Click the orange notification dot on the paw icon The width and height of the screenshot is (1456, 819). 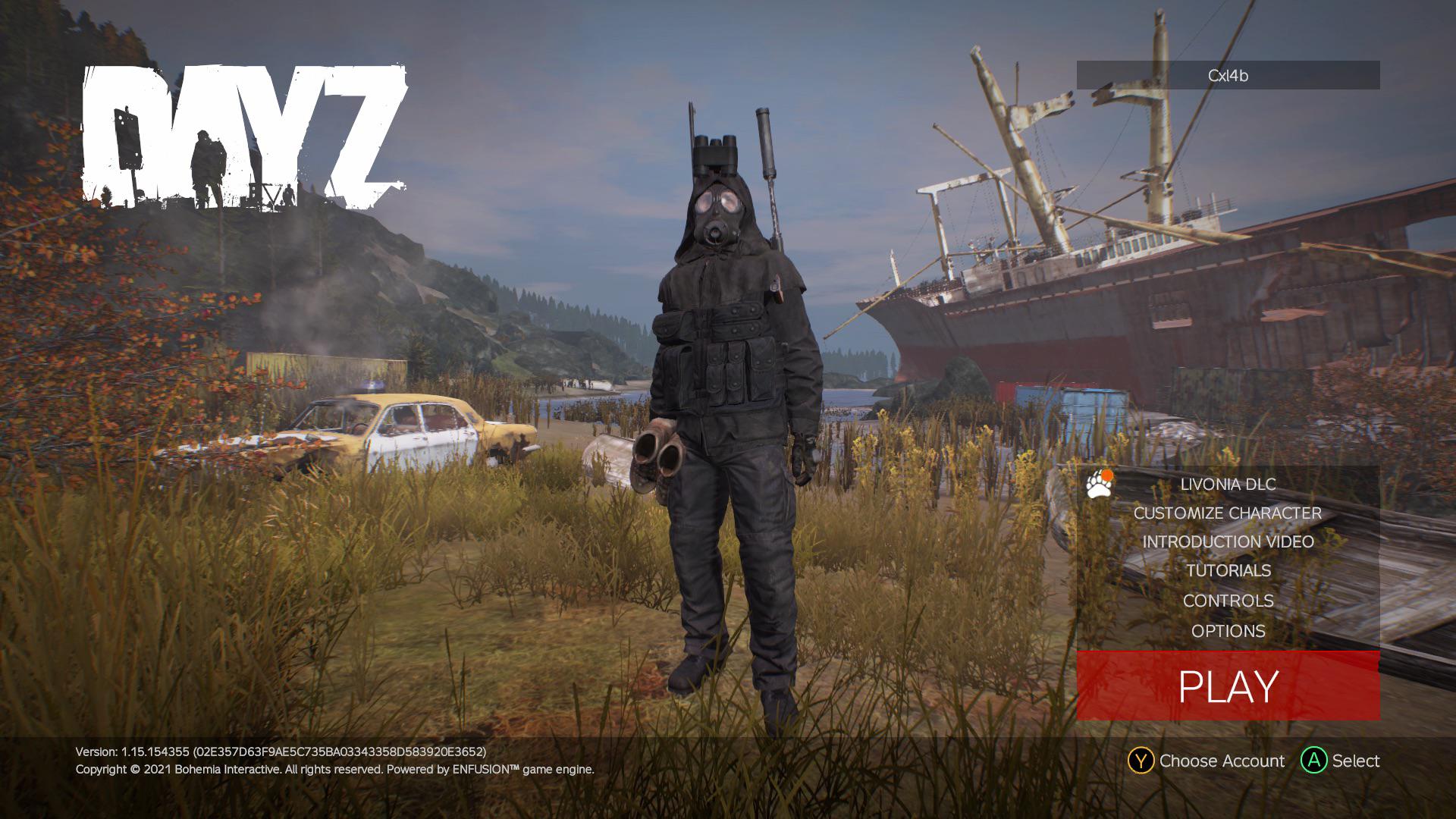(x=1107, y=475)
